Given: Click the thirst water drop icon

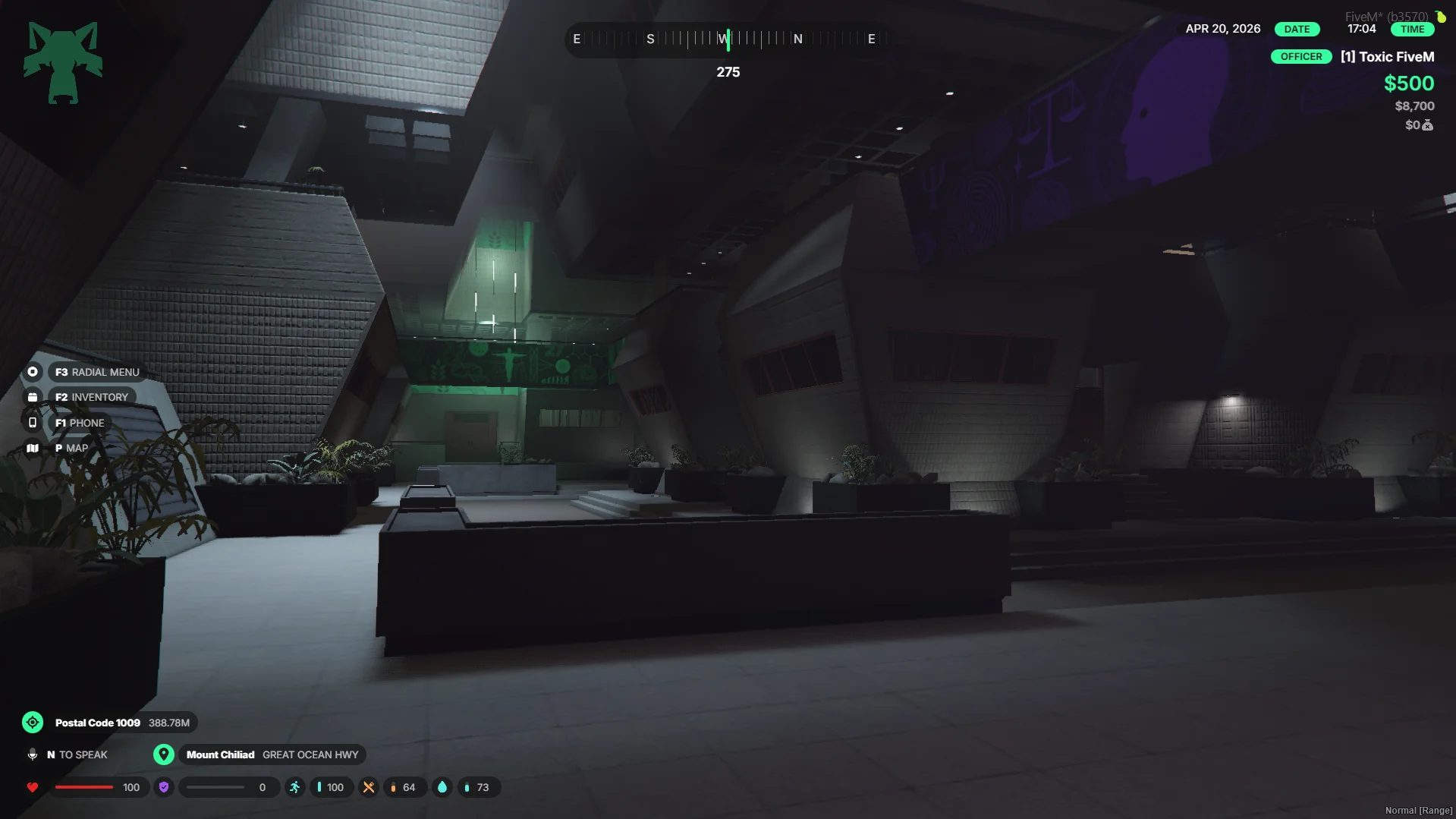Looking at the screenshot, I should 442,787.
